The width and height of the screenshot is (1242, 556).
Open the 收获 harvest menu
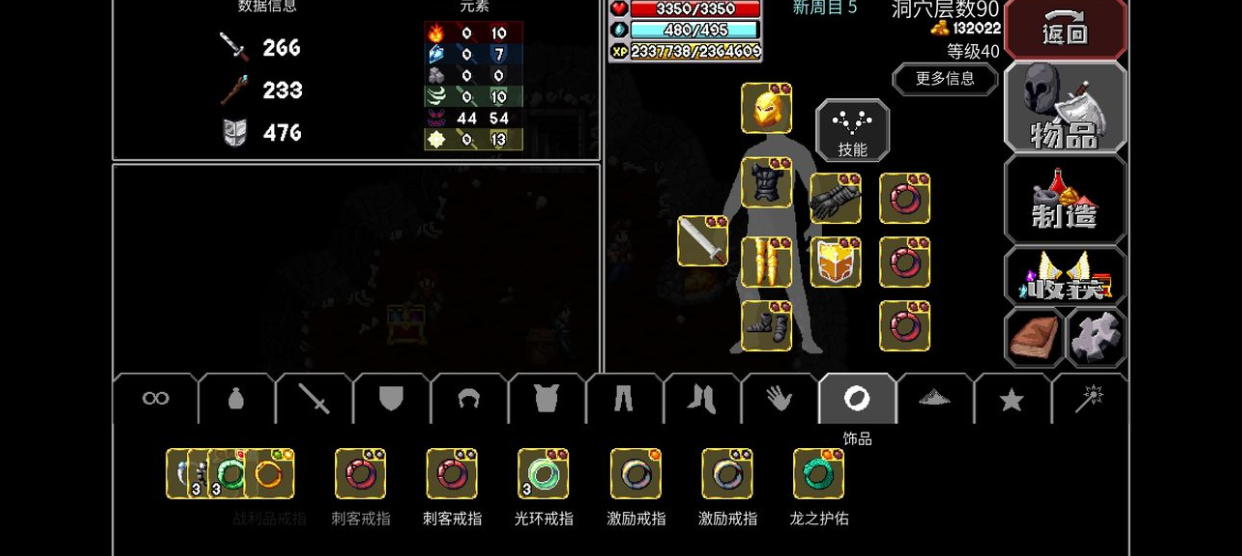[1064, 277]
